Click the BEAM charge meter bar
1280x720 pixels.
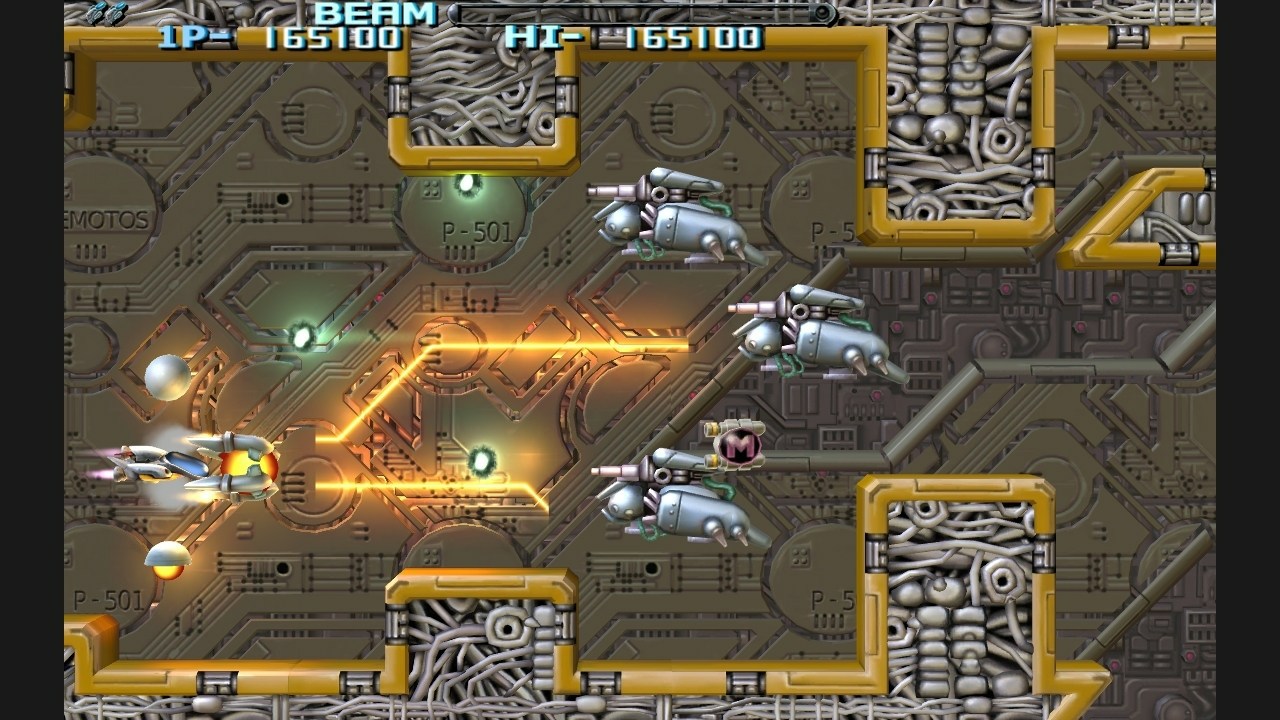tap(640, 13)
